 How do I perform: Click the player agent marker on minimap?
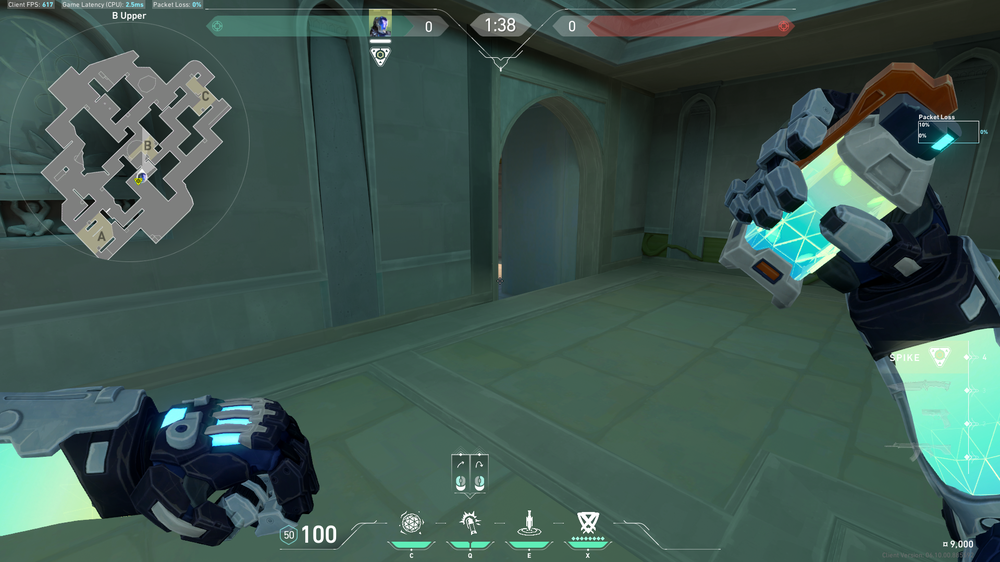pos(140,178)
